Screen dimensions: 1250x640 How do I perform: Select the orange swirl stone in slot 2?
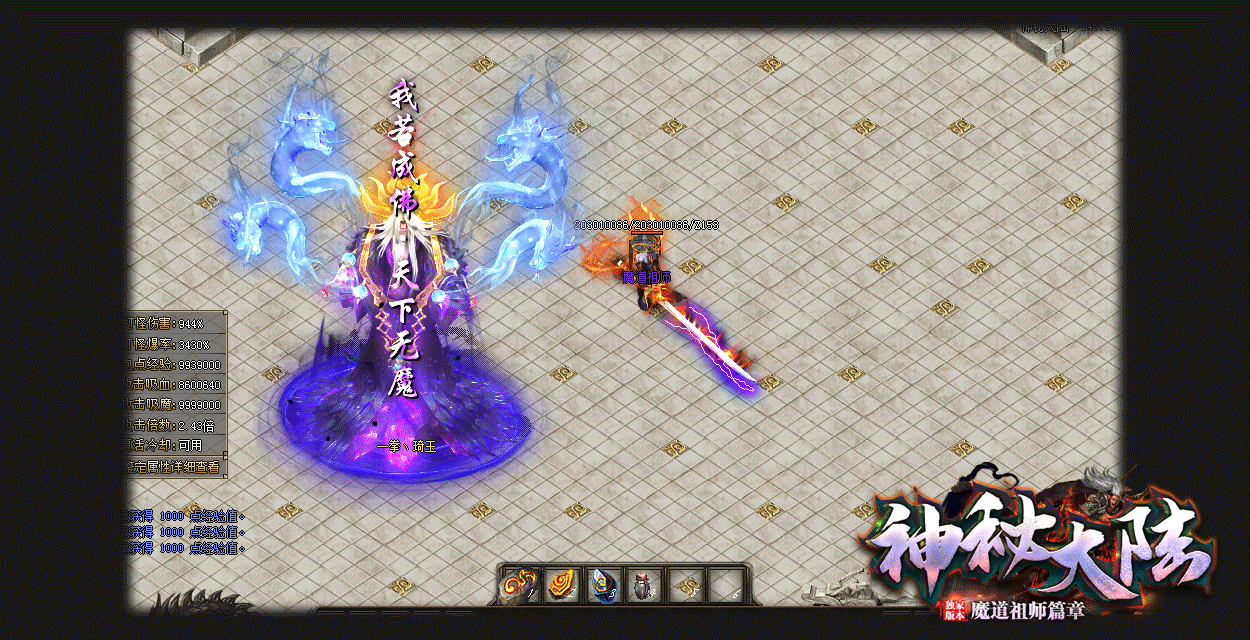[561, 585]
